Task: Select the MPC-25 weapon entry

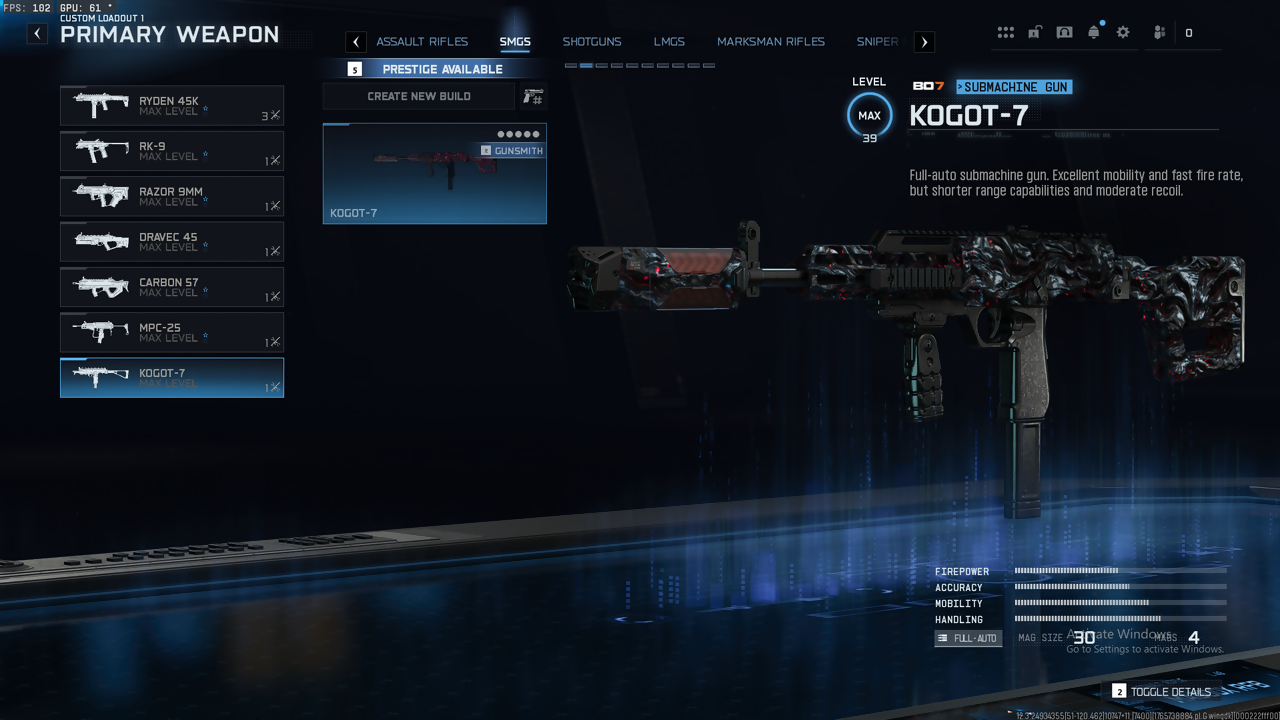Action: pyautogui.click(x=172, y=332)
